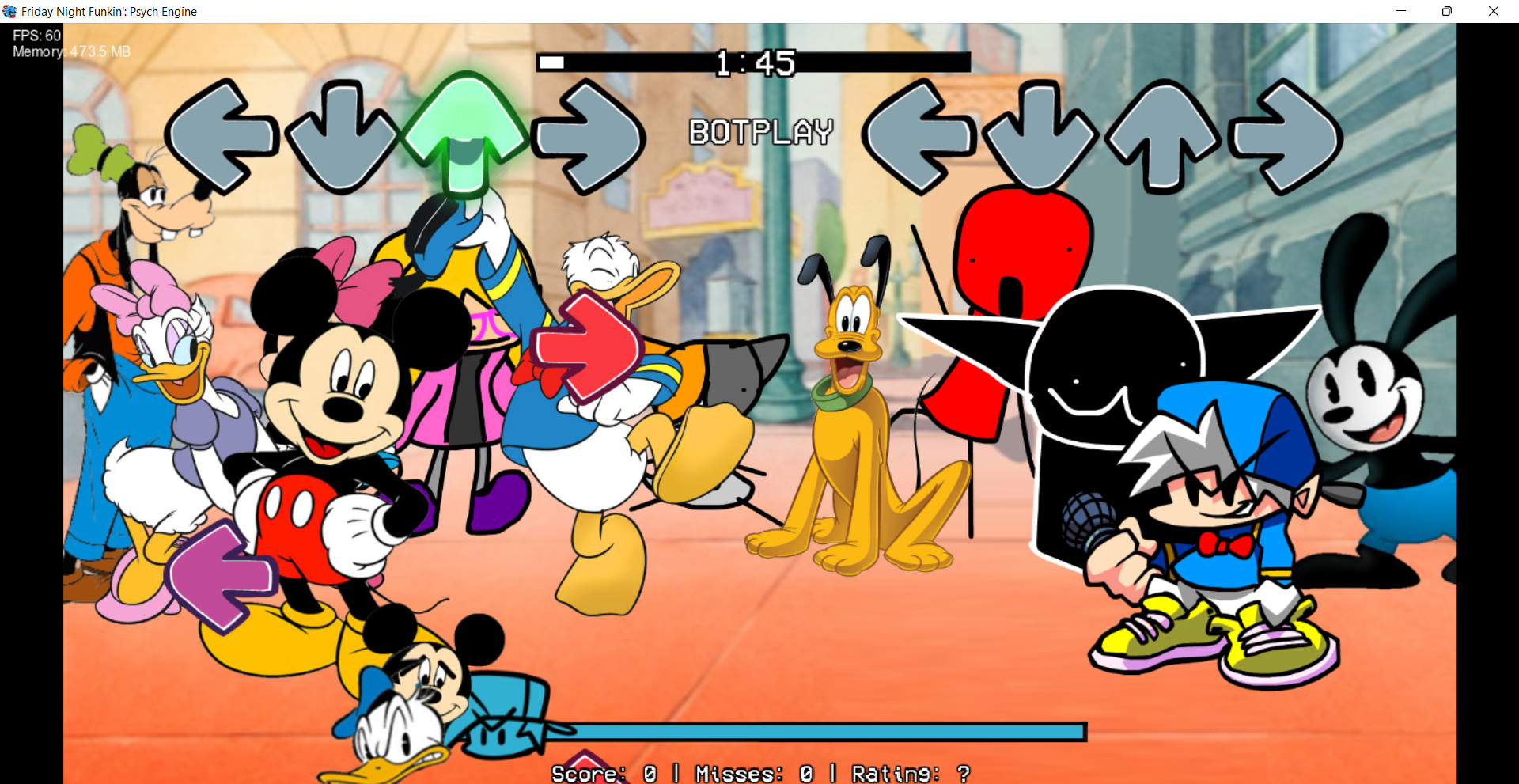
Task: Click the Friday Night Funkin' app icon in titlebar
Action: (9, 11)
